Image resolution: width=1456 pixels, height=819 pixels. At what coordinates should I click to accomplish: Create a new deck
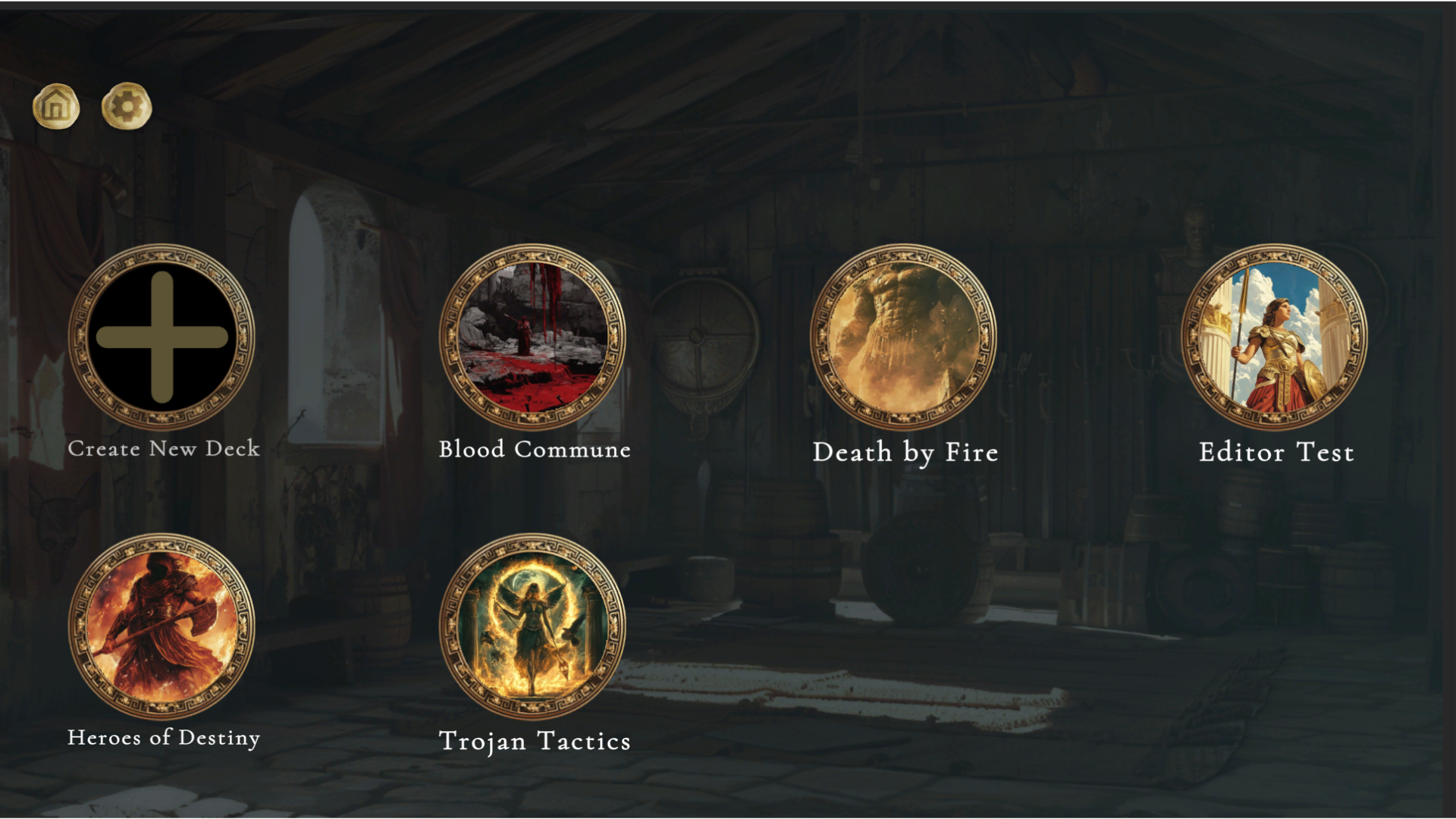pos(162,337)
